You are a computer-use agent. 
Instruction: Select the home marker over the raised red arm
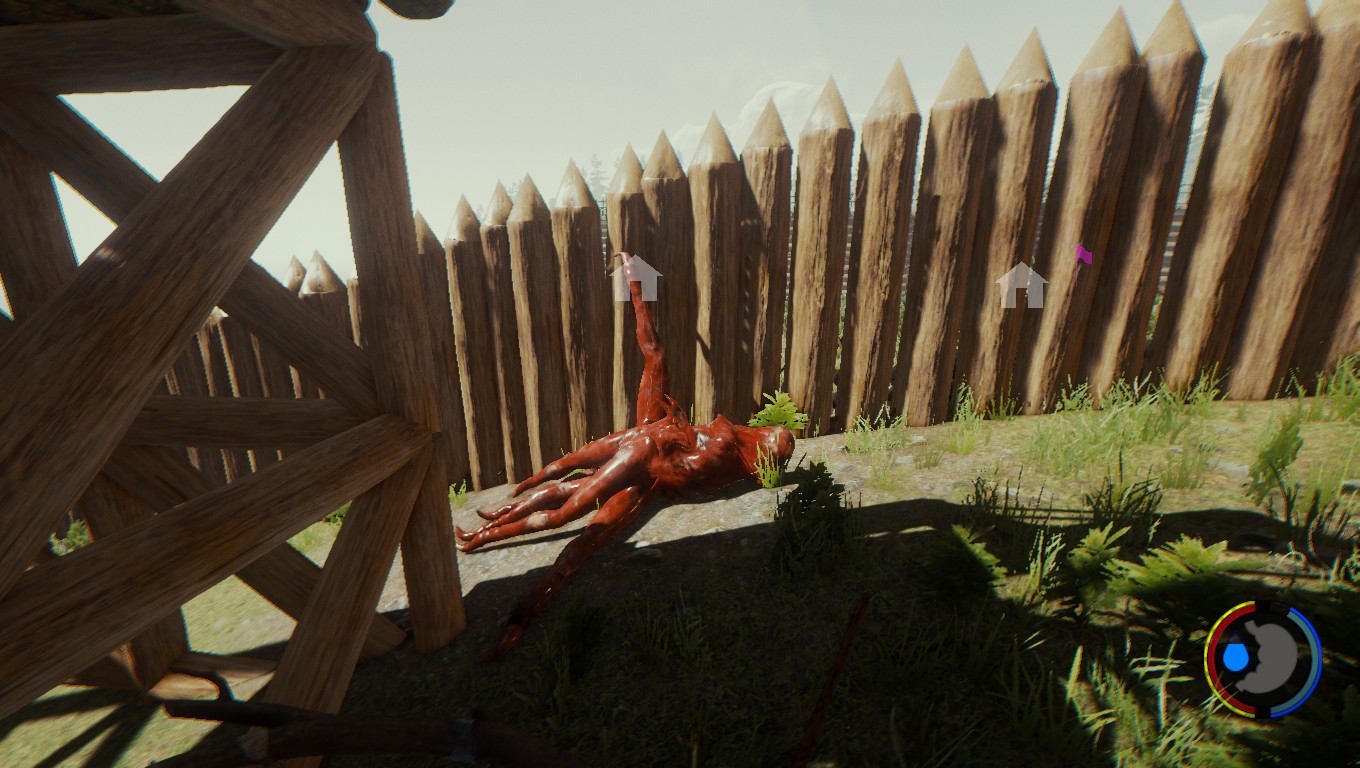[x=637, y=279]
